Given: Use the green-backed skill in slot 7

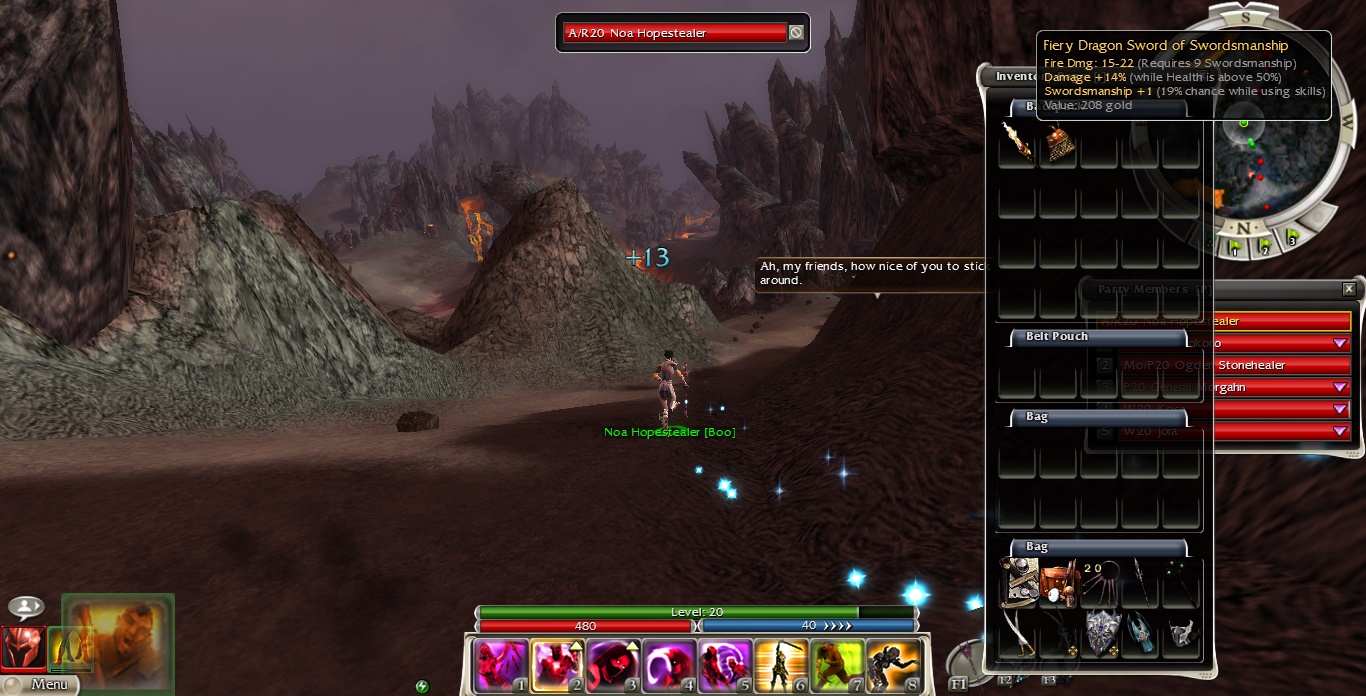Looking at the screenshot, I should click(x=837, y=666).
